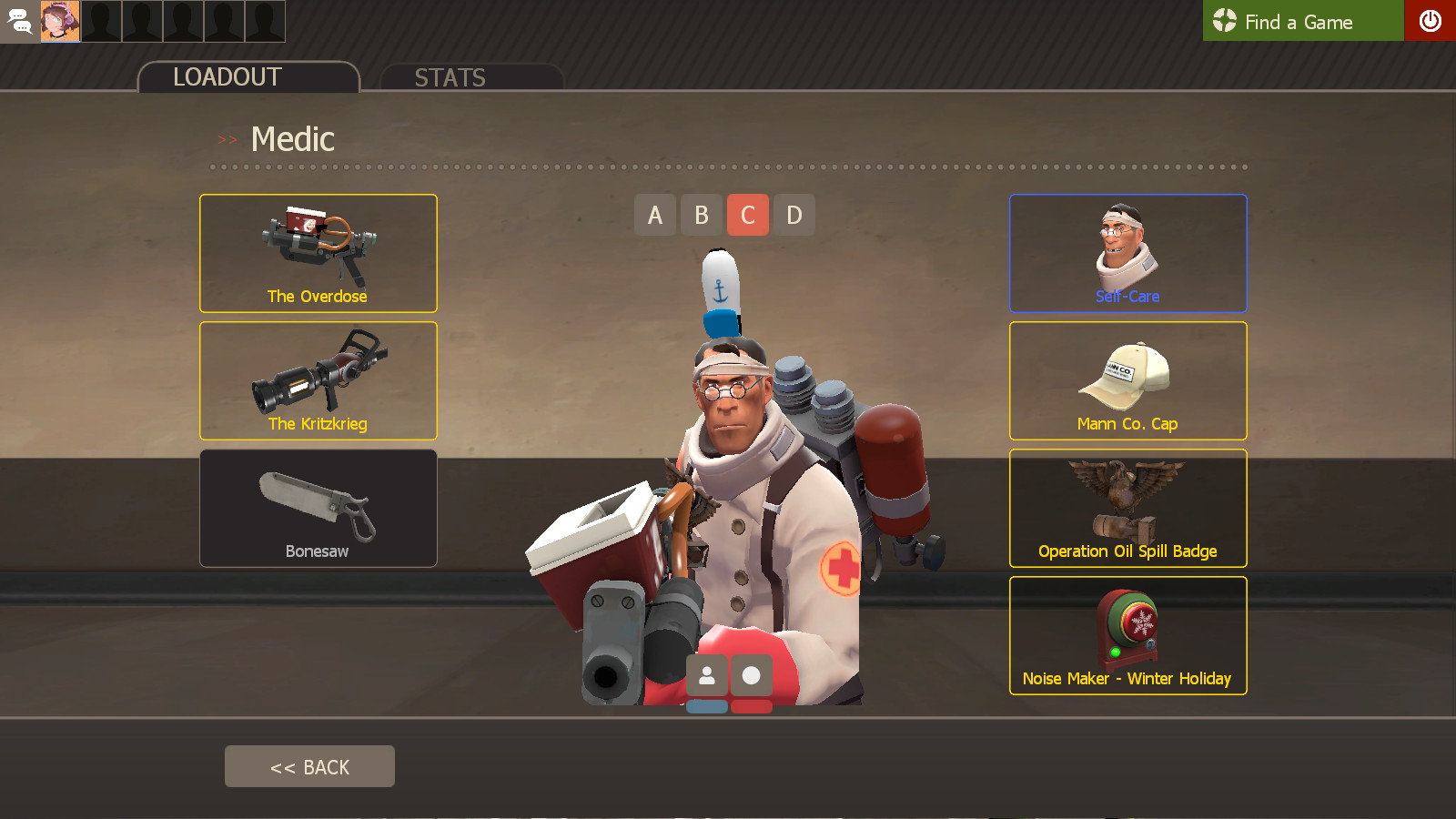Click the Mann Co. Cap cosmetic slot
The height and width of the screenshot is (819, 1456).
[1127, 380]
